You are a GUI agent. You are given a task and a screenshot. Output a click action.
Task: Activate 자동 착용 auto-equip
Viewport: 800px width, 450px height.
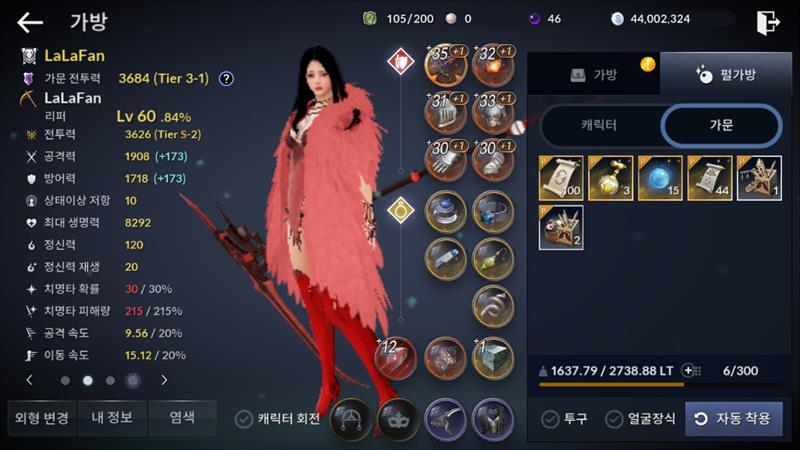tap(734, 419)
